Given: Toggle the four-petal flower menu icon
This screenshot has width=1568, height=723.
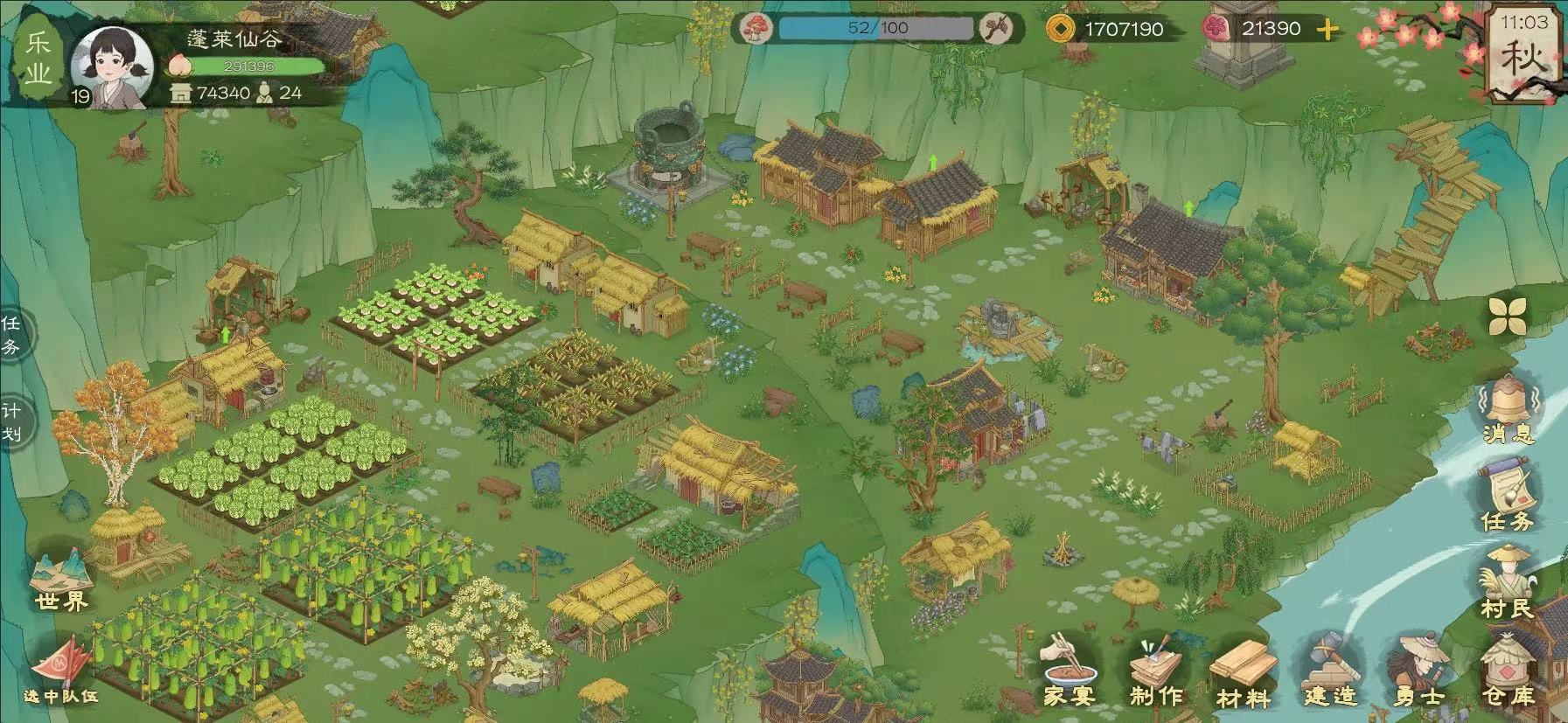Looking at the screenshot, I should pos(1508,316).
